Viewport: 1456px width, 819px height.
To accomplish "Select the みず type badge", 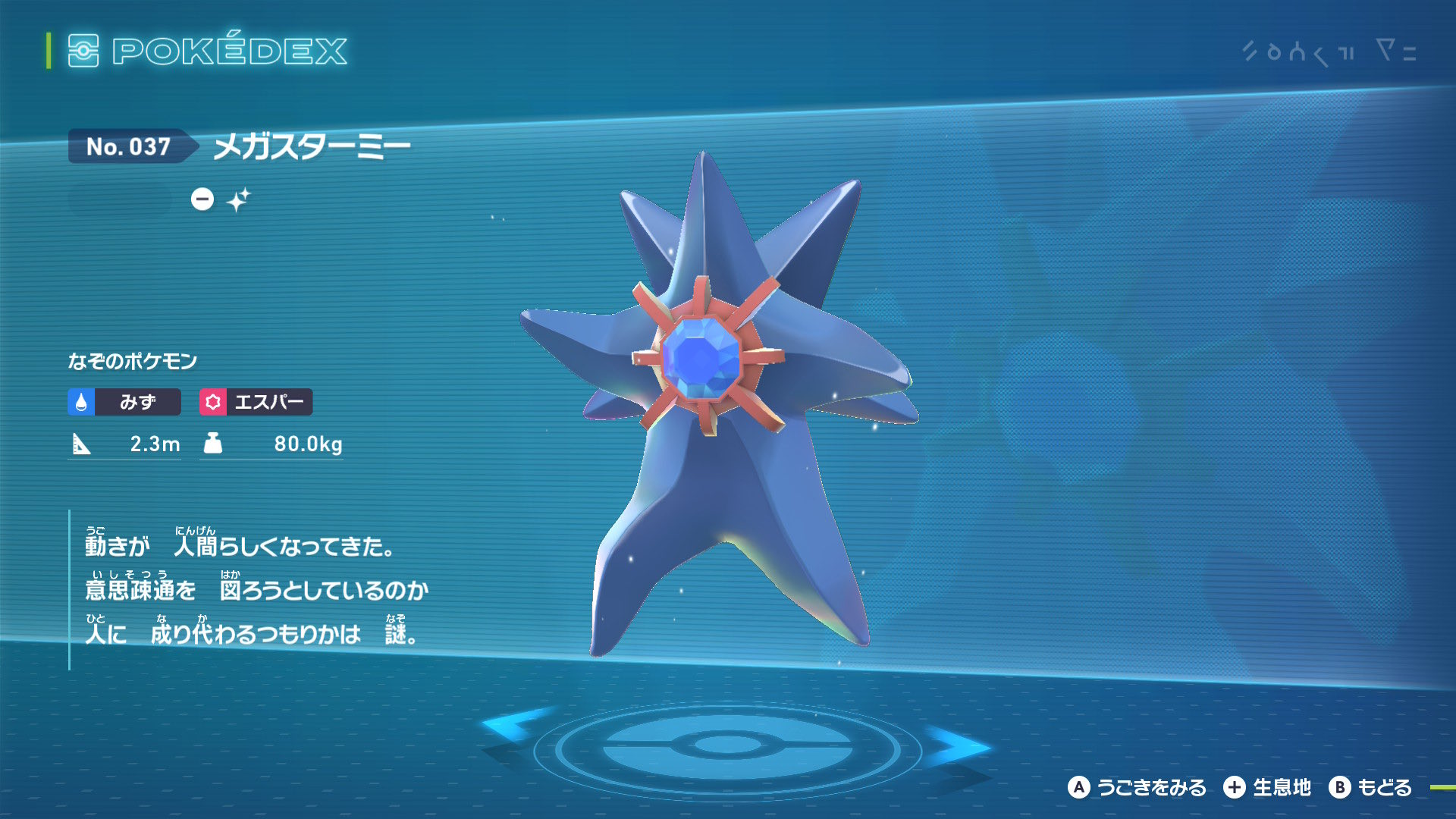I will 124,402.
